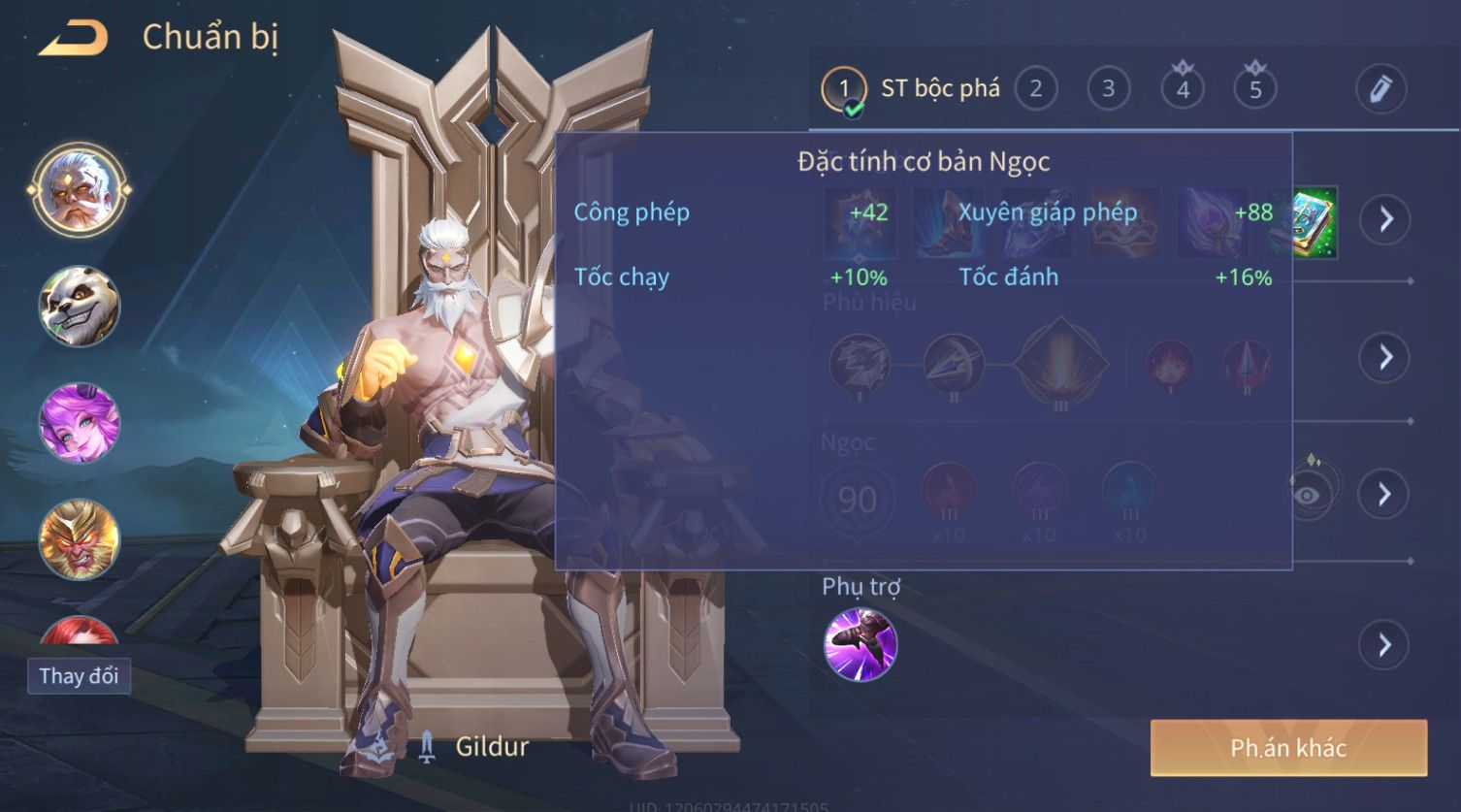Switch to the ST bộc phá preset tab
This screenshot has width=1461, height=812.
912,89
